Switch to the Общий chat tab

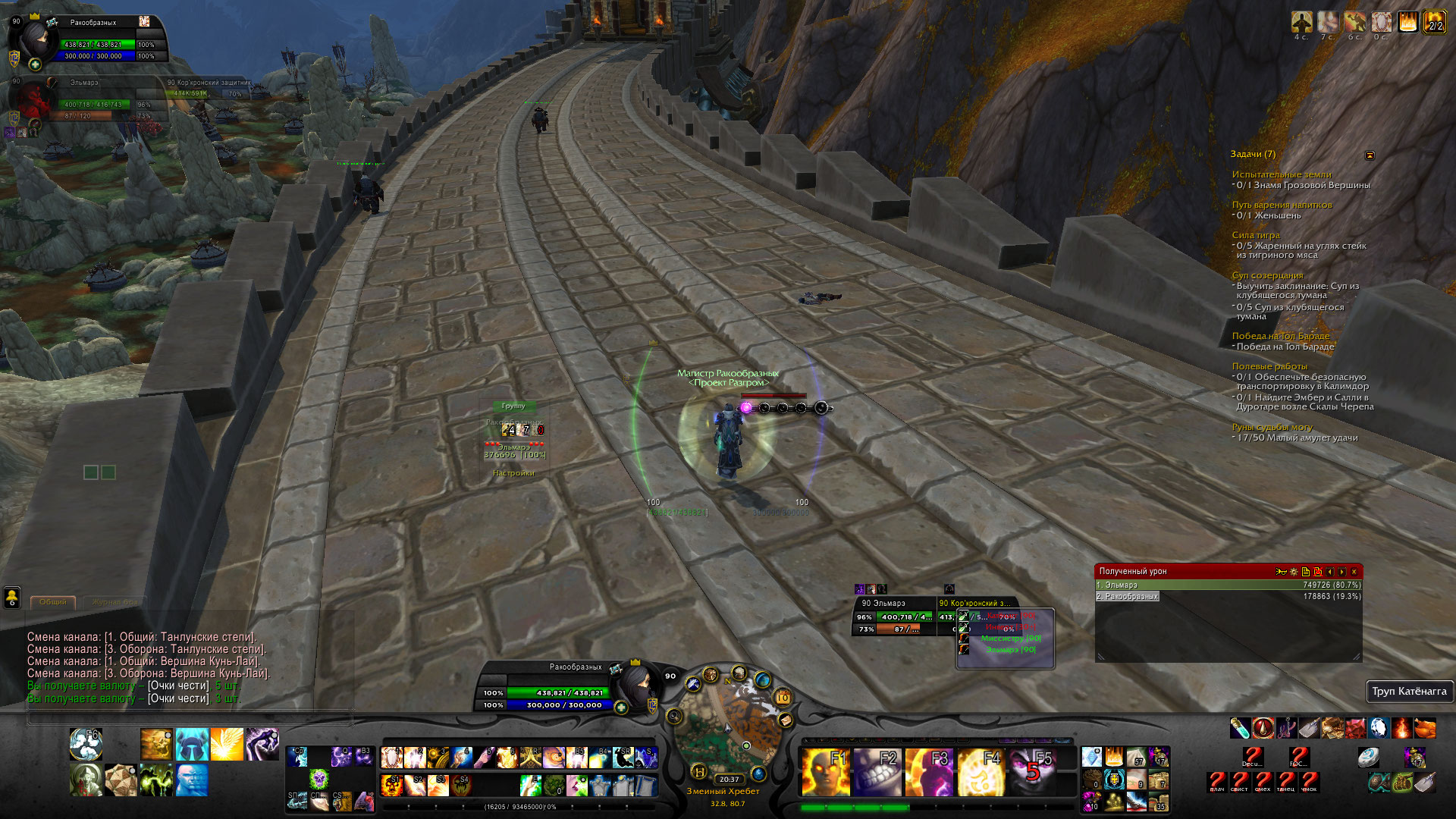(x=53, y=602)
